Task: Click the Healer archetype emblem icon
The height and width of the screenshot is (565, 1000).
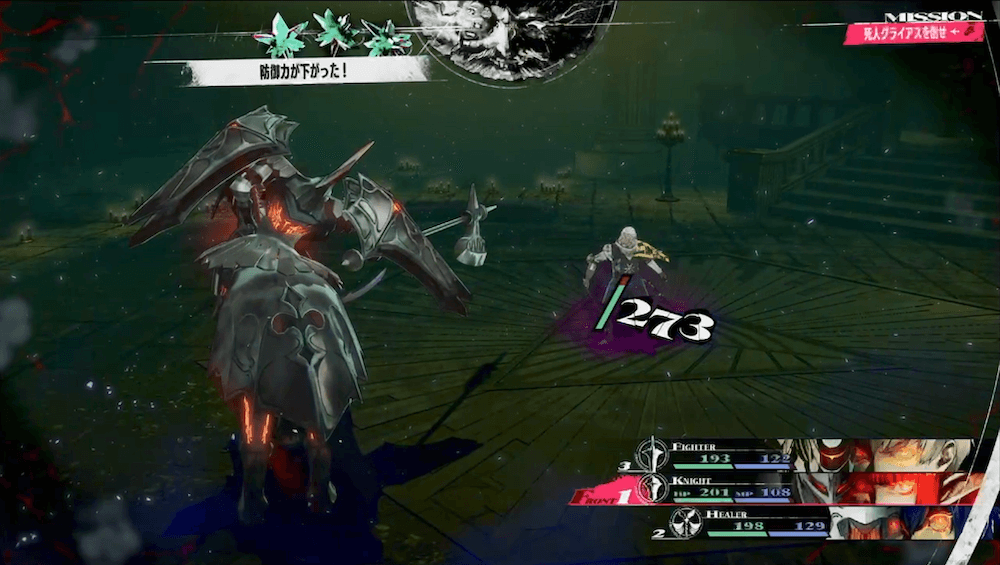Action: click(685, 522)
